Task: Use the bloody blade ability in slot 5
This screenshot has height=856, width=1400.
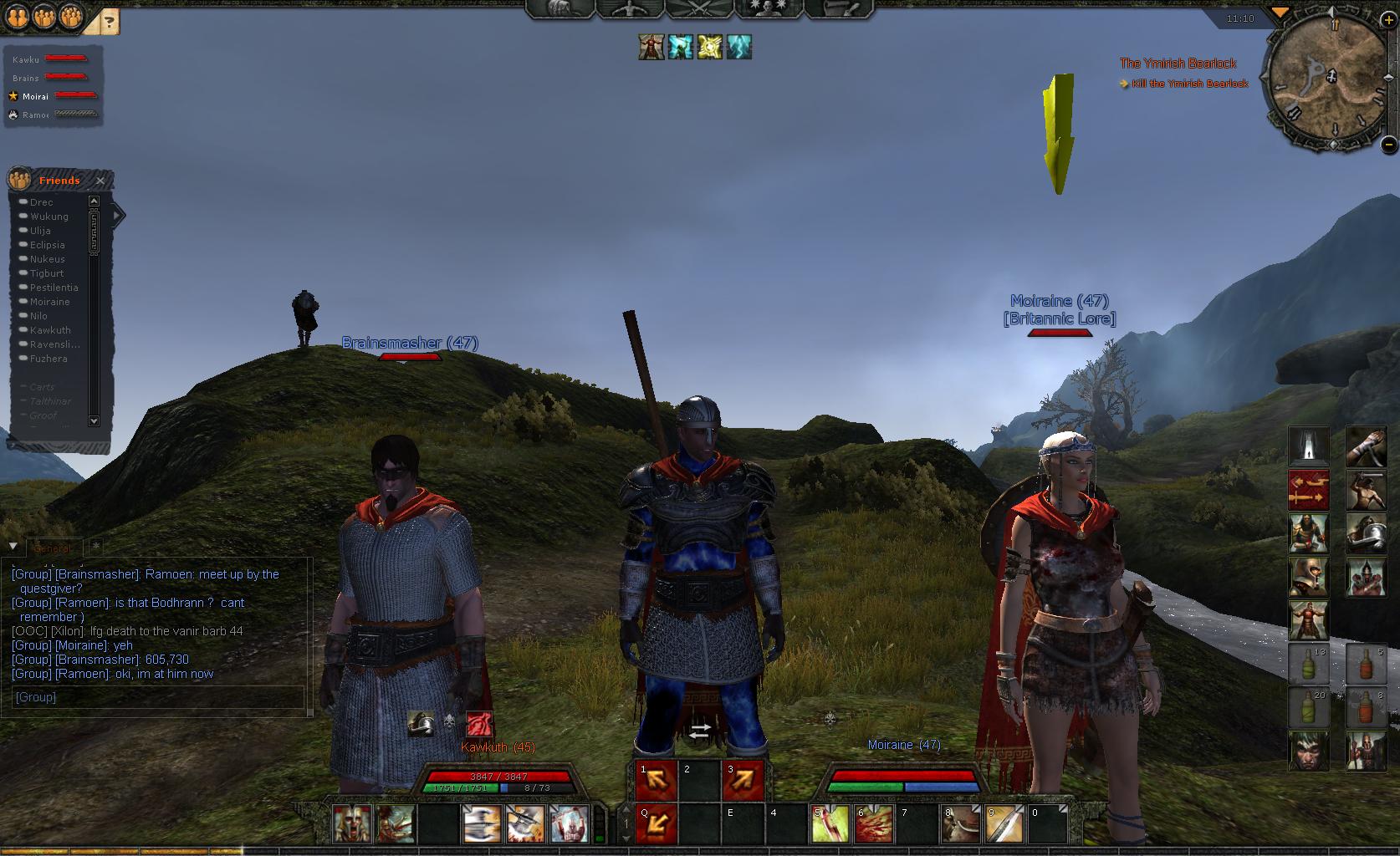Action: tap(830, 824)
